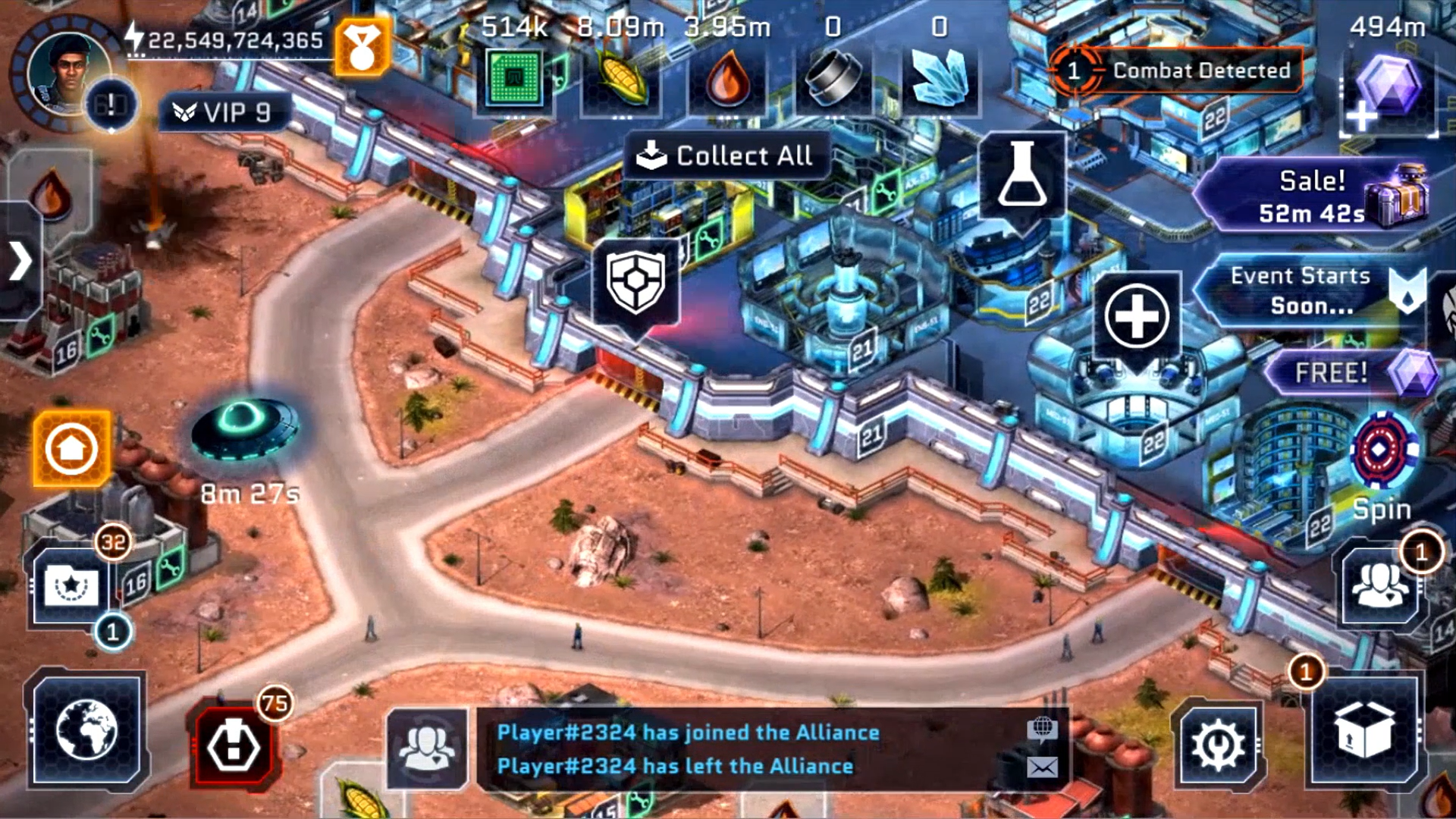Select the orange home base button
This screenshot has width=1456, height=819.
pos(71,449)
